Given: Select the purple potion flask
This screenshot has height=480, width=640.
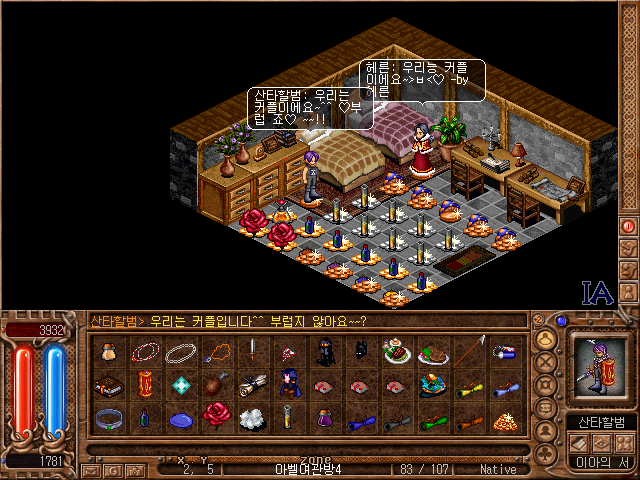Looking at the screenshot, I should coord(324,418).
